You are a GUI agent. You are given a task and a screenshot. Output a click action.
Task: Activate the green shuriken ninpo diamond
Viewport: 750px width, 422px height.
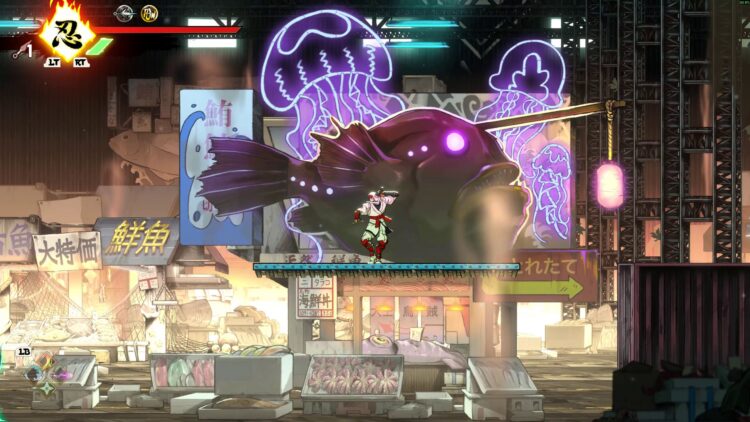[x=46, y=388]
